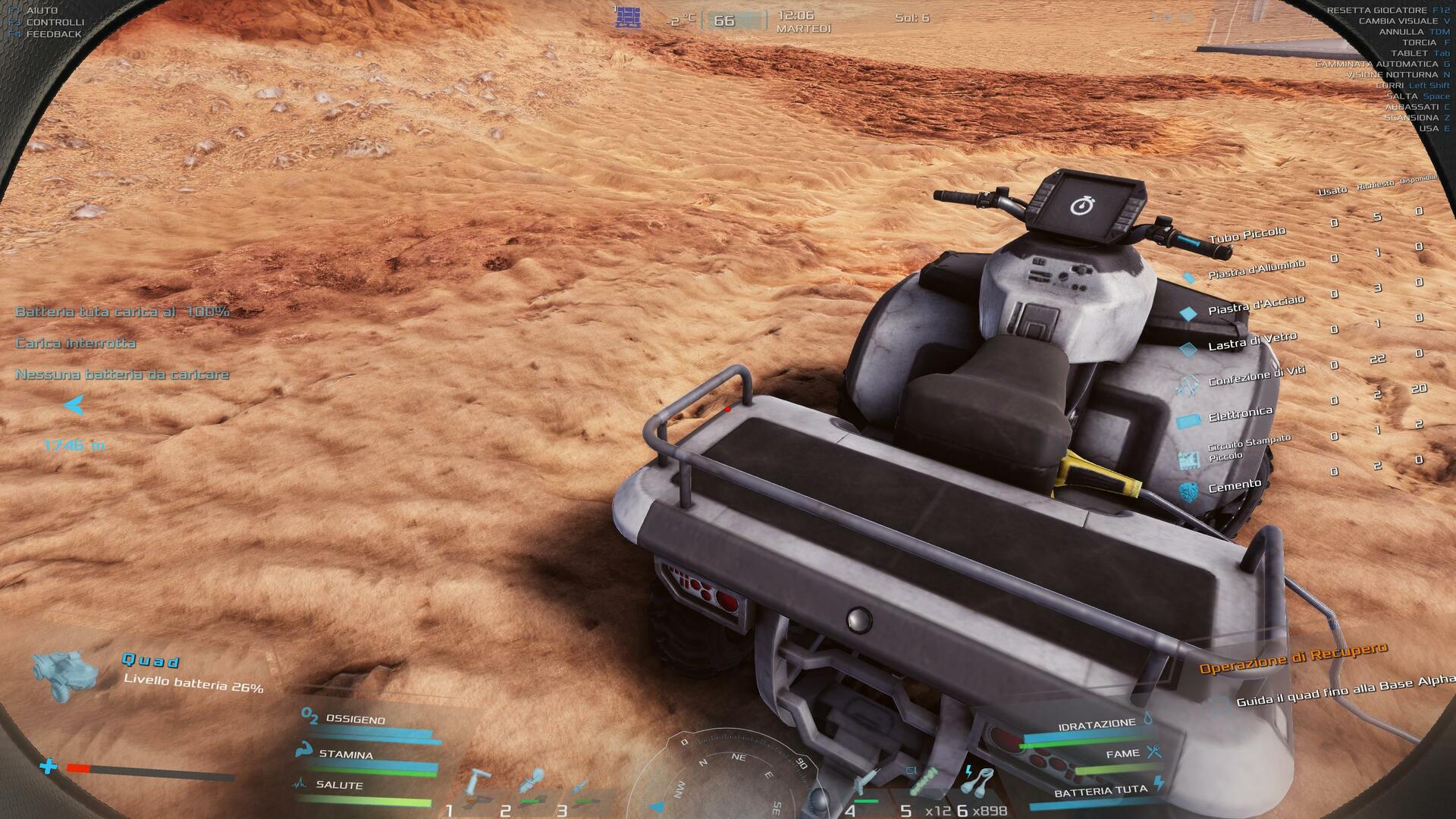Screen dimensions: 1456x819
Task: Click the solar panel icon at top
Action: pos(628,17)
